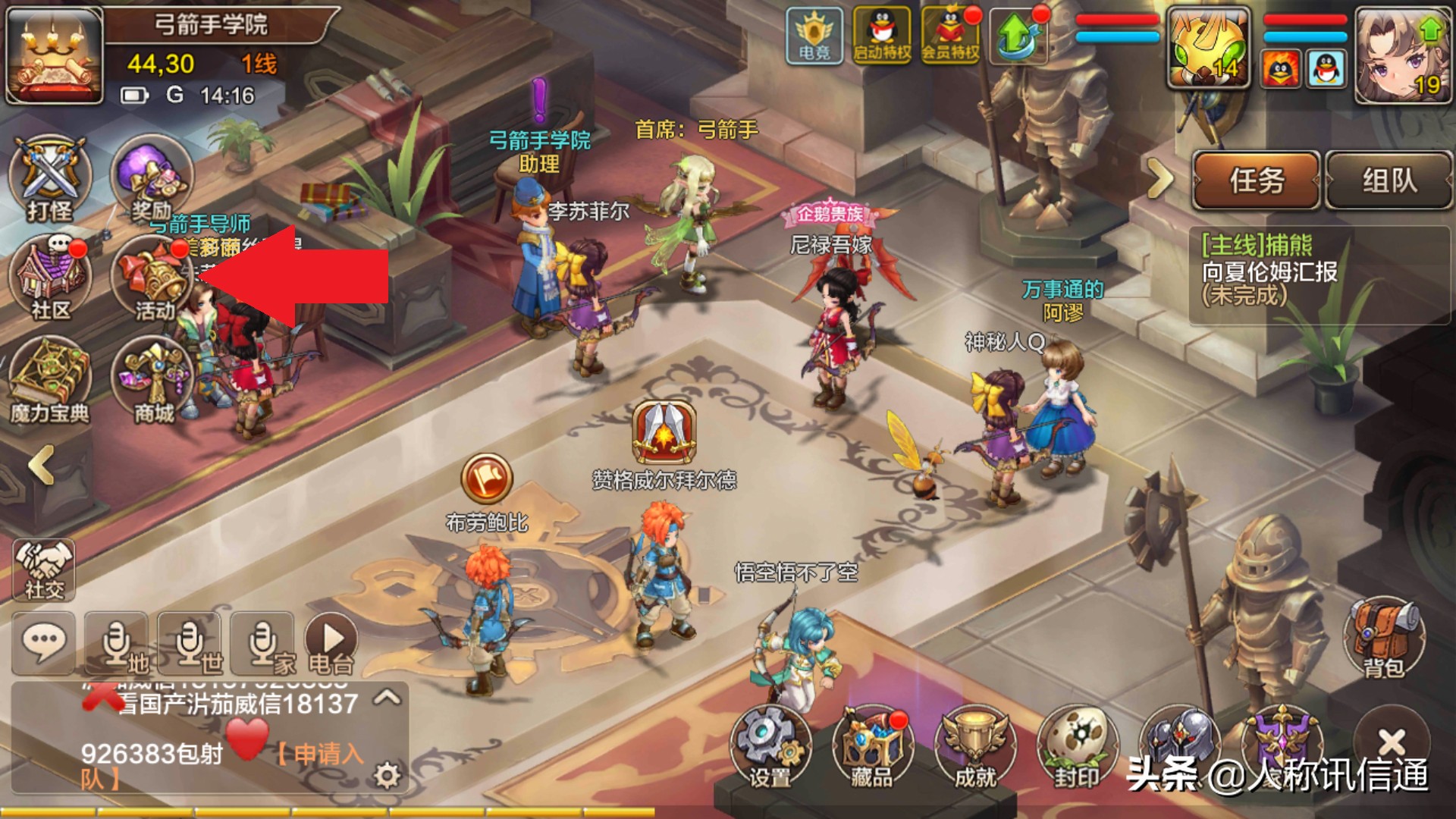Open the 封印 pet egg menu
Image resolution: width=1456 pixels, height=819 pixels.
pyautogui.click(x=1077, y=747)
